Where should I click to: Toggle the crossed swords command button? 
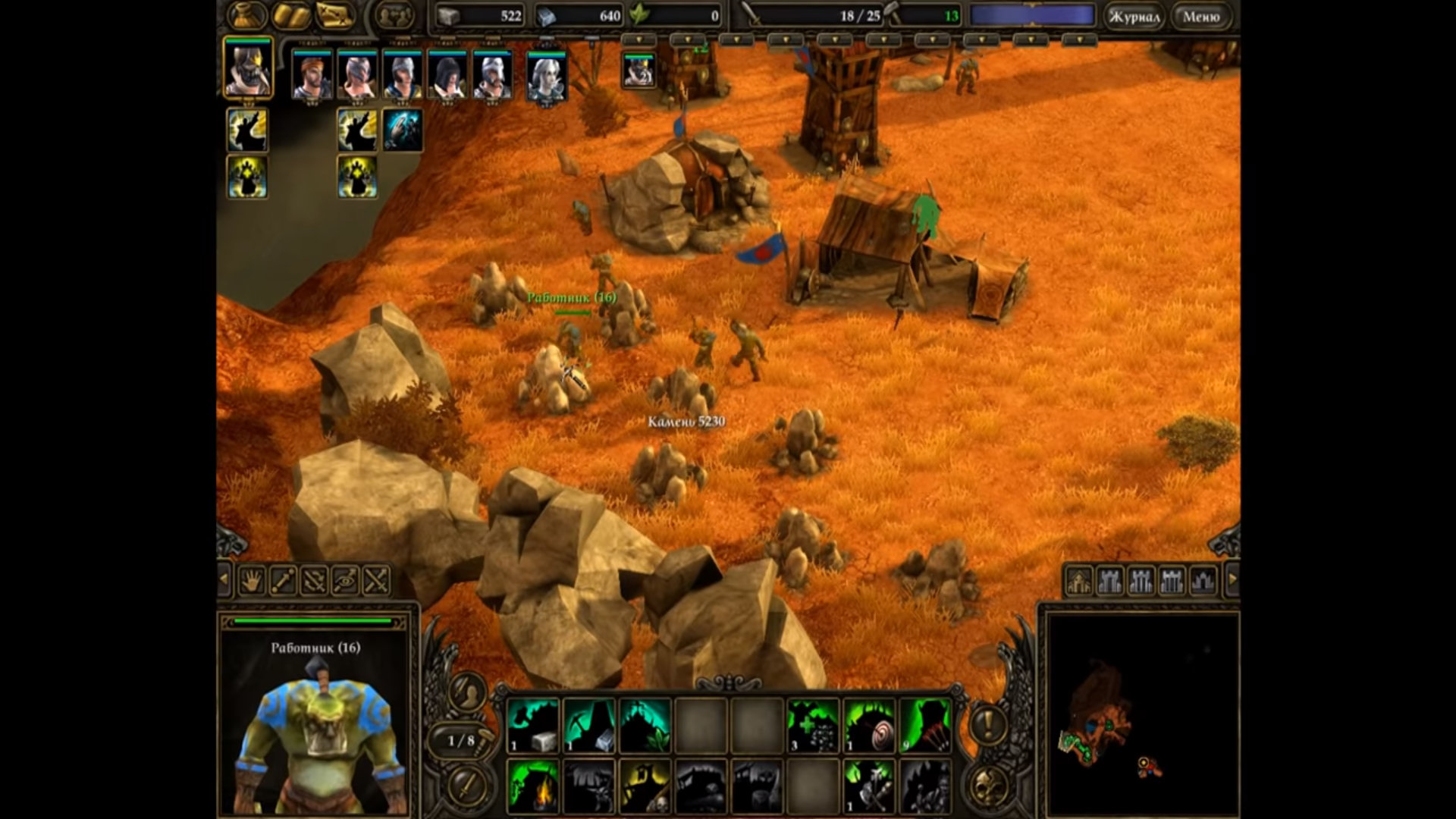point(376,581)
